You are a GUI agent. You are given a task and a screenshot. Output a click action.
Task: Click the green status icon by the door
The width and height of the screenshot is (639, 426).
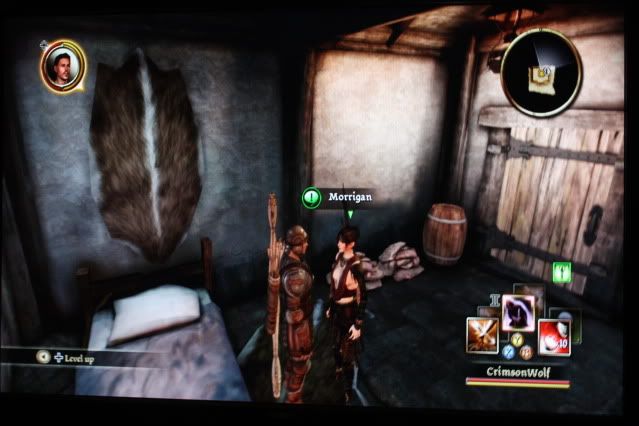tap(561, 271)
